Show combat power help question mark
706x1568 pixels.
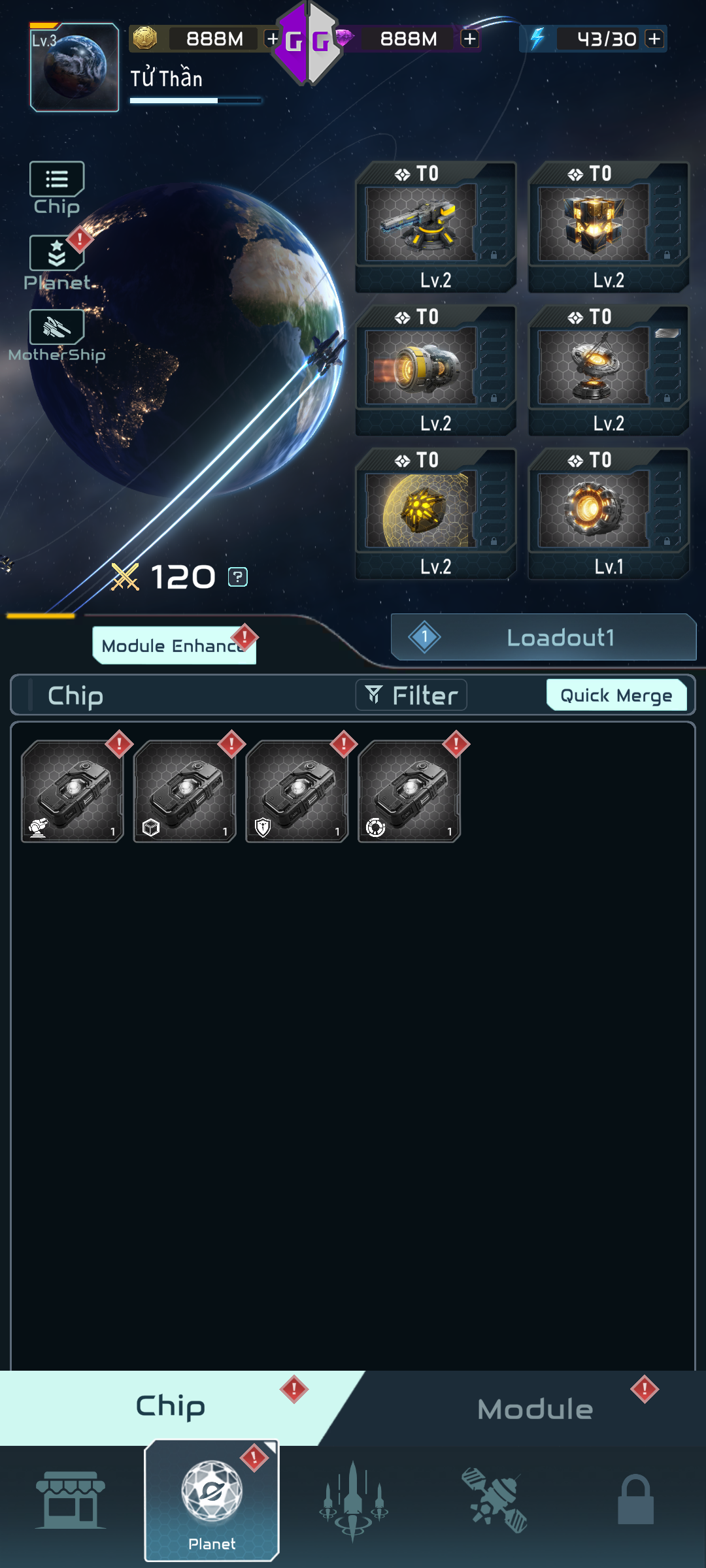point(237,577)
